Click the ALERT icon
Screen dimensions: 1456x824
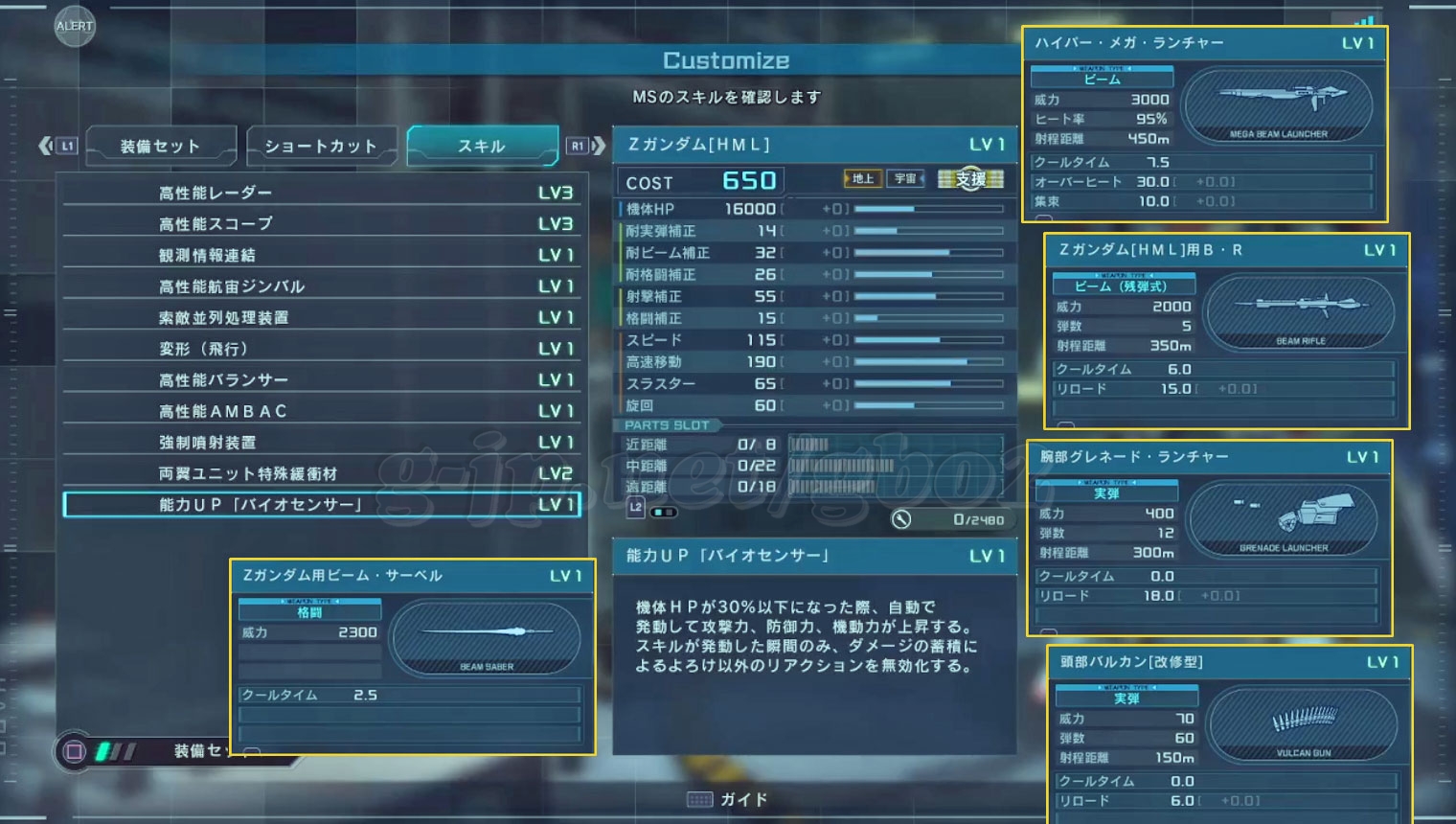(x=74, y=26)
